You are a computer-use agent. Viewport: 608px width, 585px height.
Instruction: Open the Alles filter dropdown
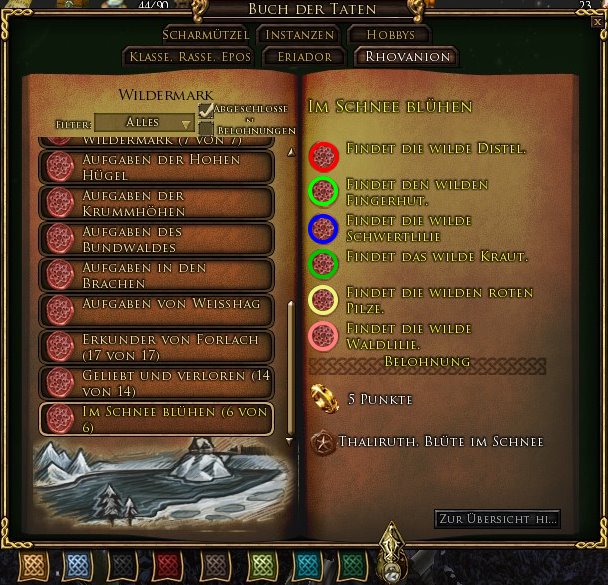click(145, 122)
